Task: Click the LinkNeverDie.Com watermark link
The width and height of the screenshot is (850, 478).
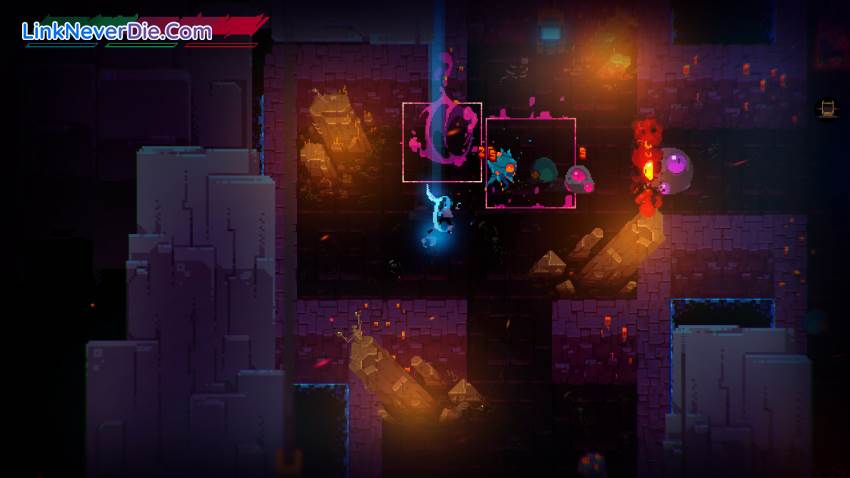Action: pos(117,31)
